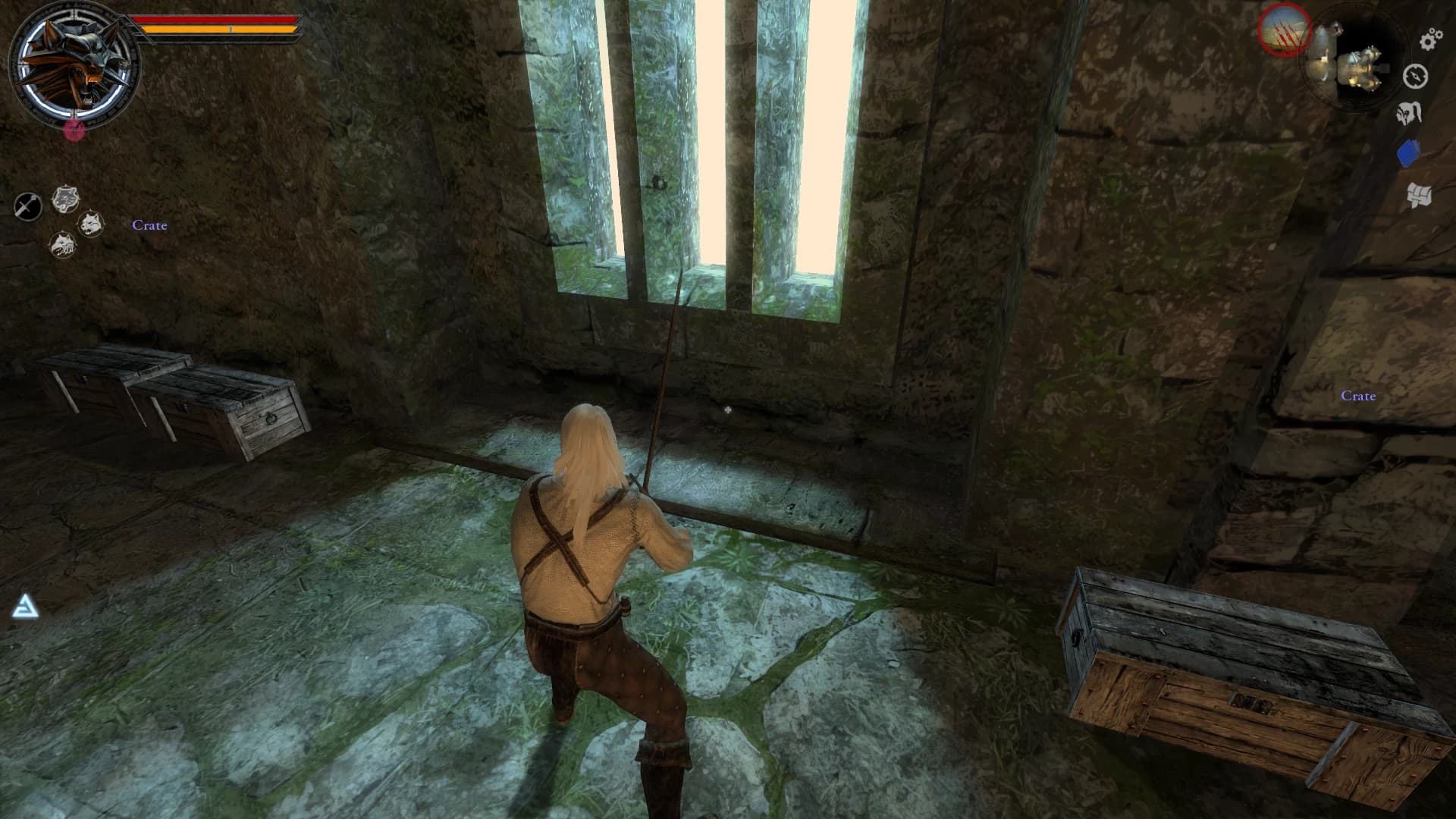Screen dimensions: 1456x819
Task: Open inventory via chest icon
Action: point(1419,194)
